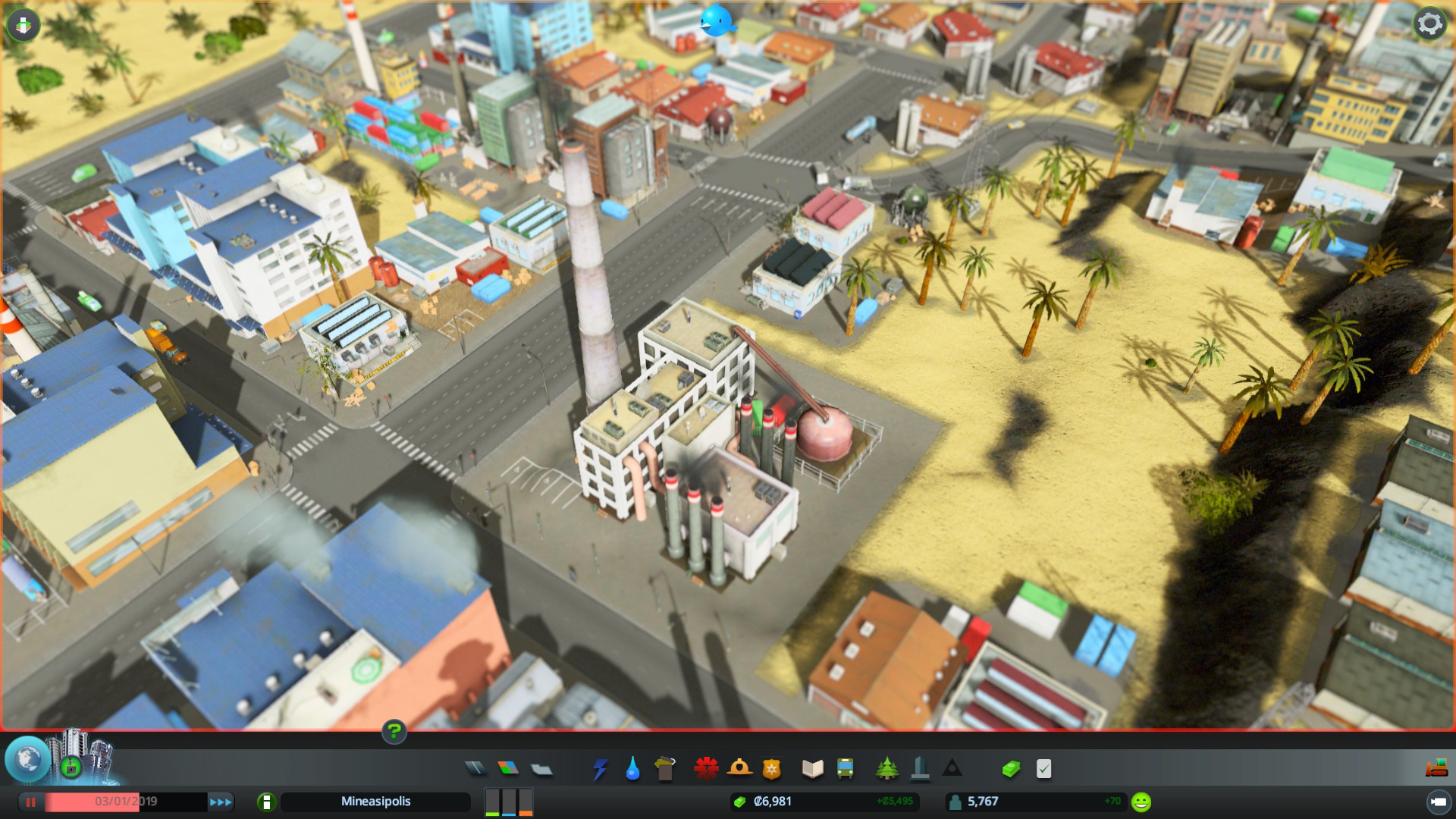Image resolution: width=1456 pixels, height=819 pixels.
Task: Toggle the simulation pause button
Action: [31, 802]
